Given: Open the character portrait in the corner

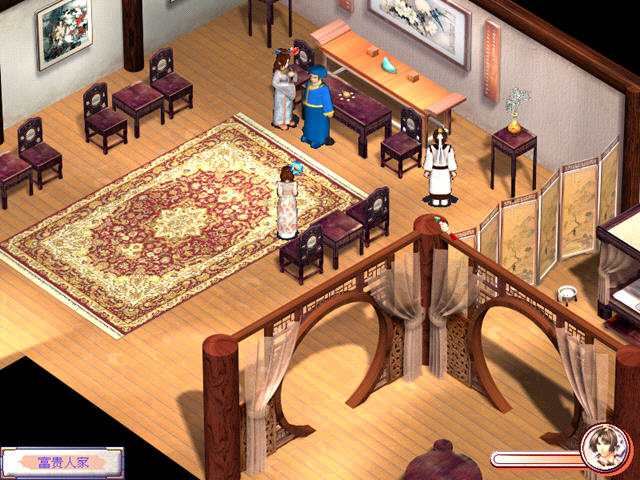Looking at the screenshot, I should tap(603, 448).
